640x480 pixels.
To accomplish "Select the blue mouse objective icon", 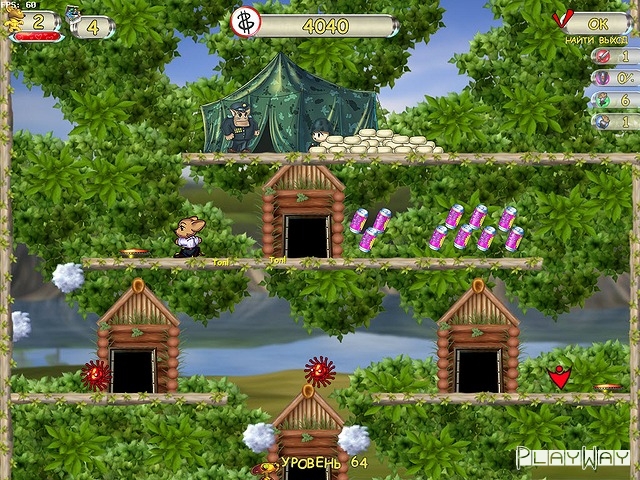I will (x=602, y=122).
